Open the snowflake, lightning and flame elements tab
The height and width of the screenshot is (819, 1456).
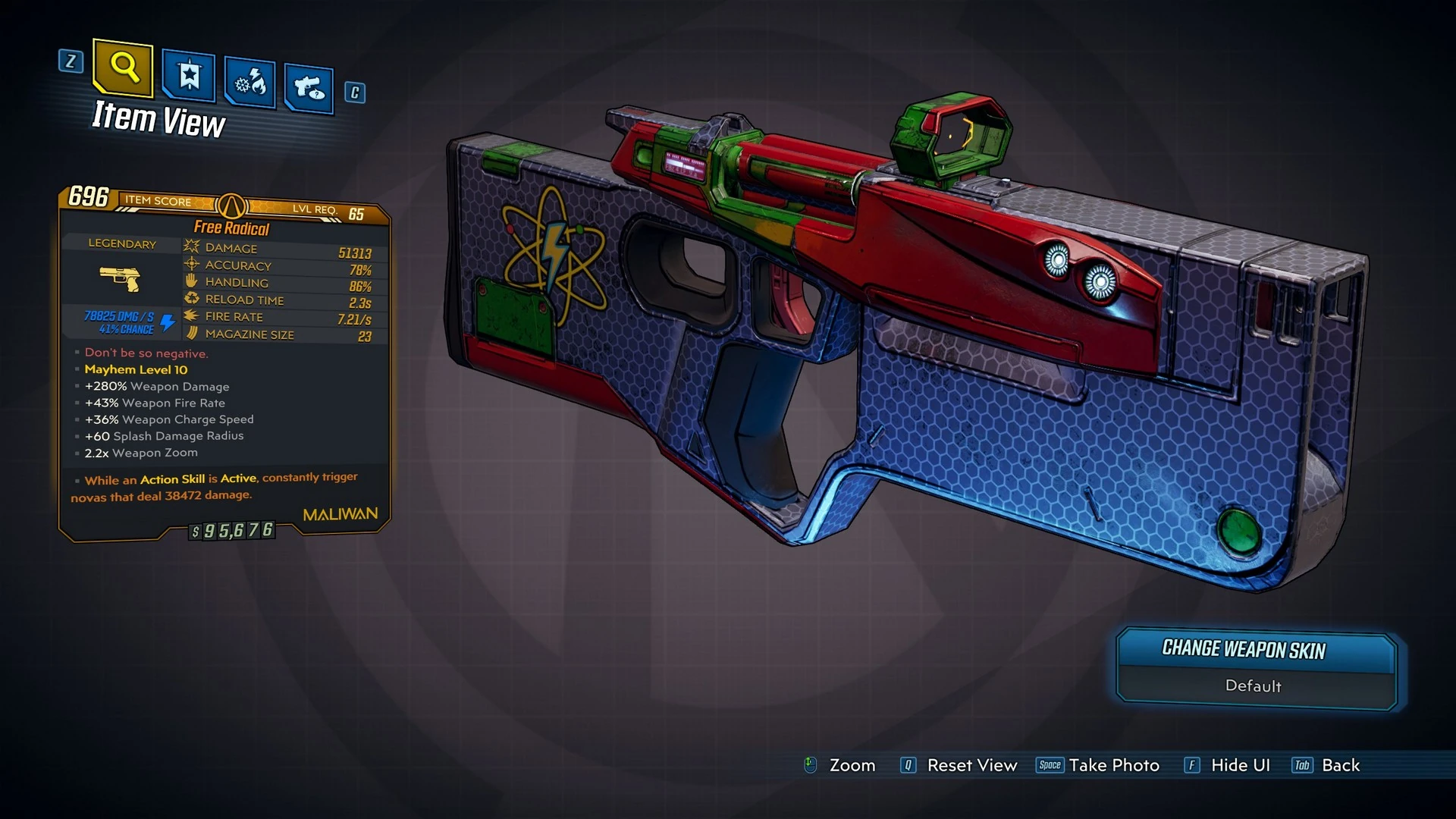250,82
